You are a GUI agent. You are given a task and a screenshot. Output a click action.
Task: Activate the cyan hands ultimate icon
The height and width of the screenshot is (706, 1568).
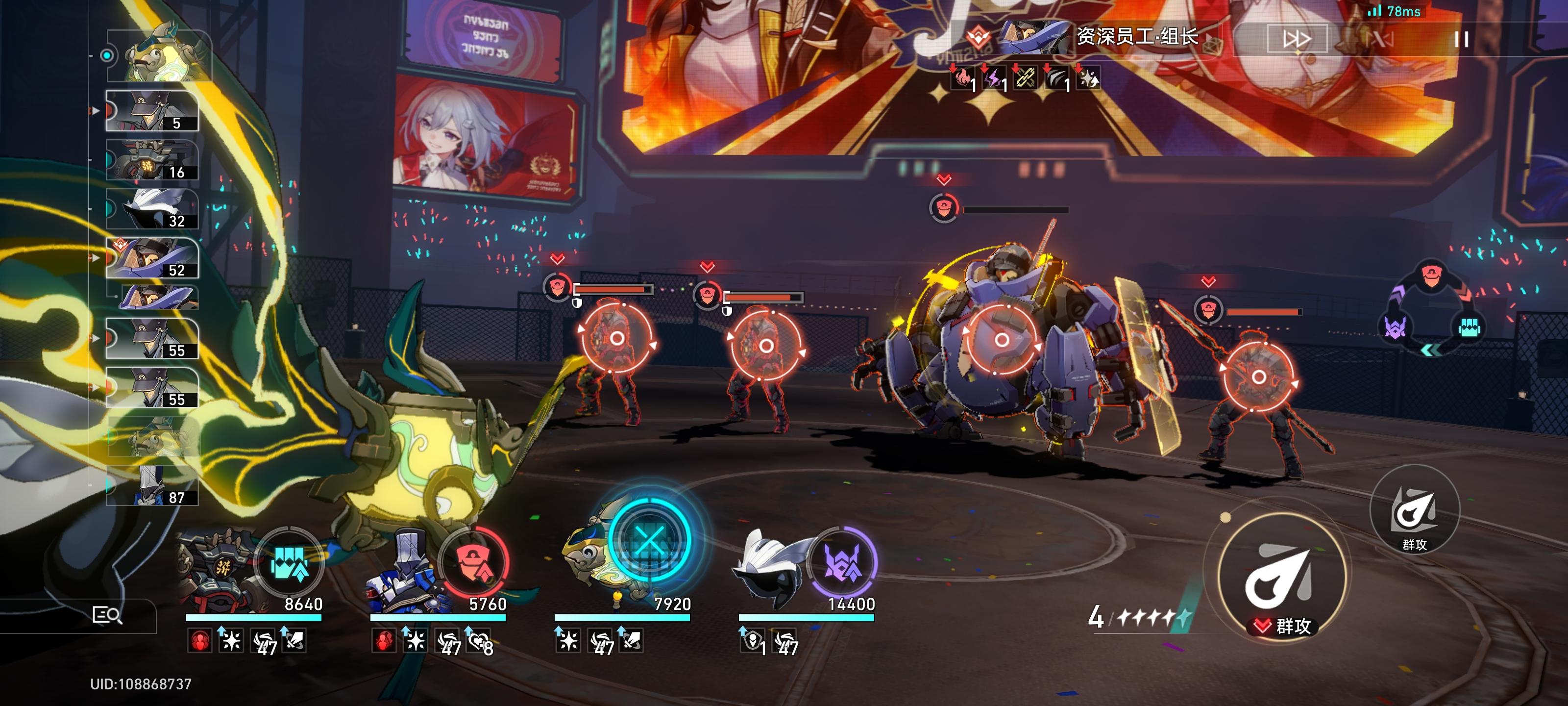click(x=290, y=563)
